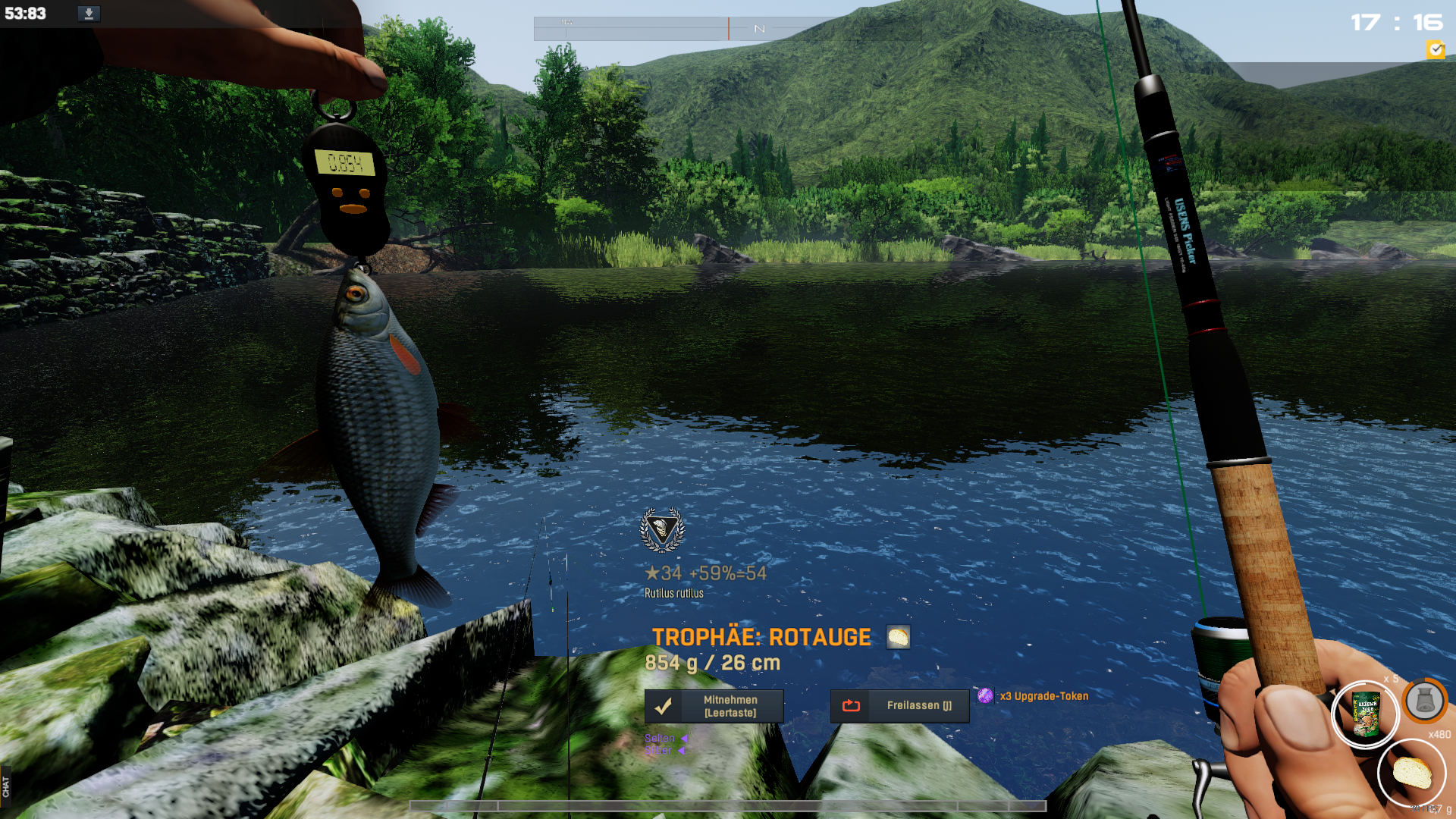This screenshot has height=819, width=1456.
Task: Open the CHAT panel tab
Action: tap(6, 786)
